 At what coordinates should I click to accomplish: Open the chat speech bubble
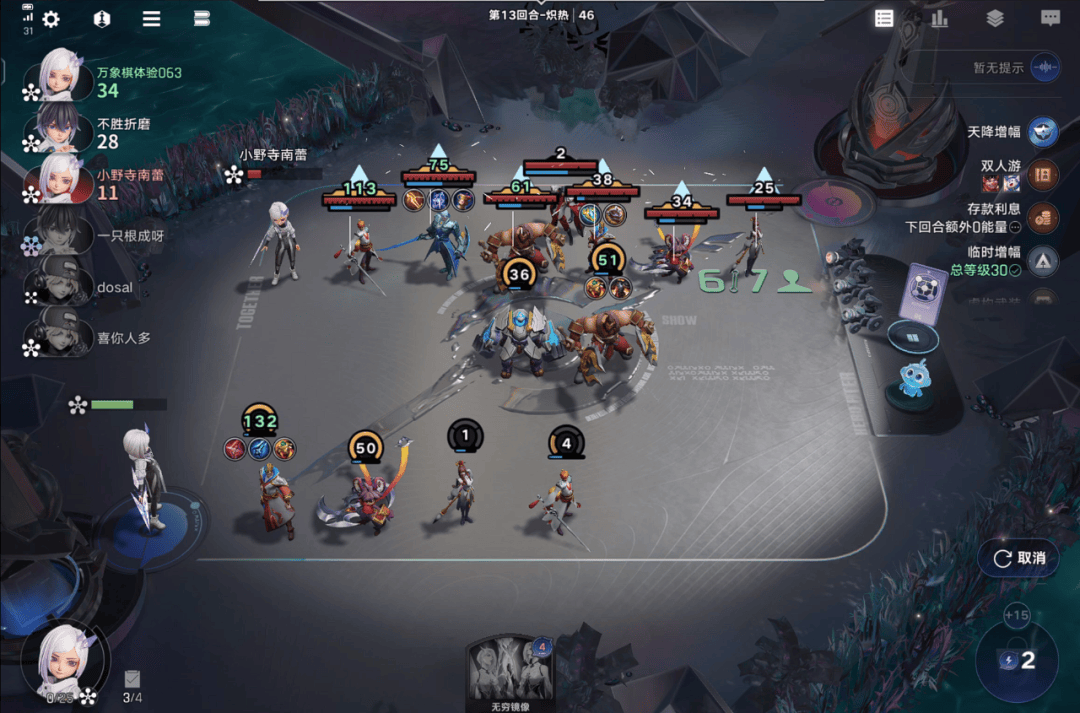tap(1050, 18)
